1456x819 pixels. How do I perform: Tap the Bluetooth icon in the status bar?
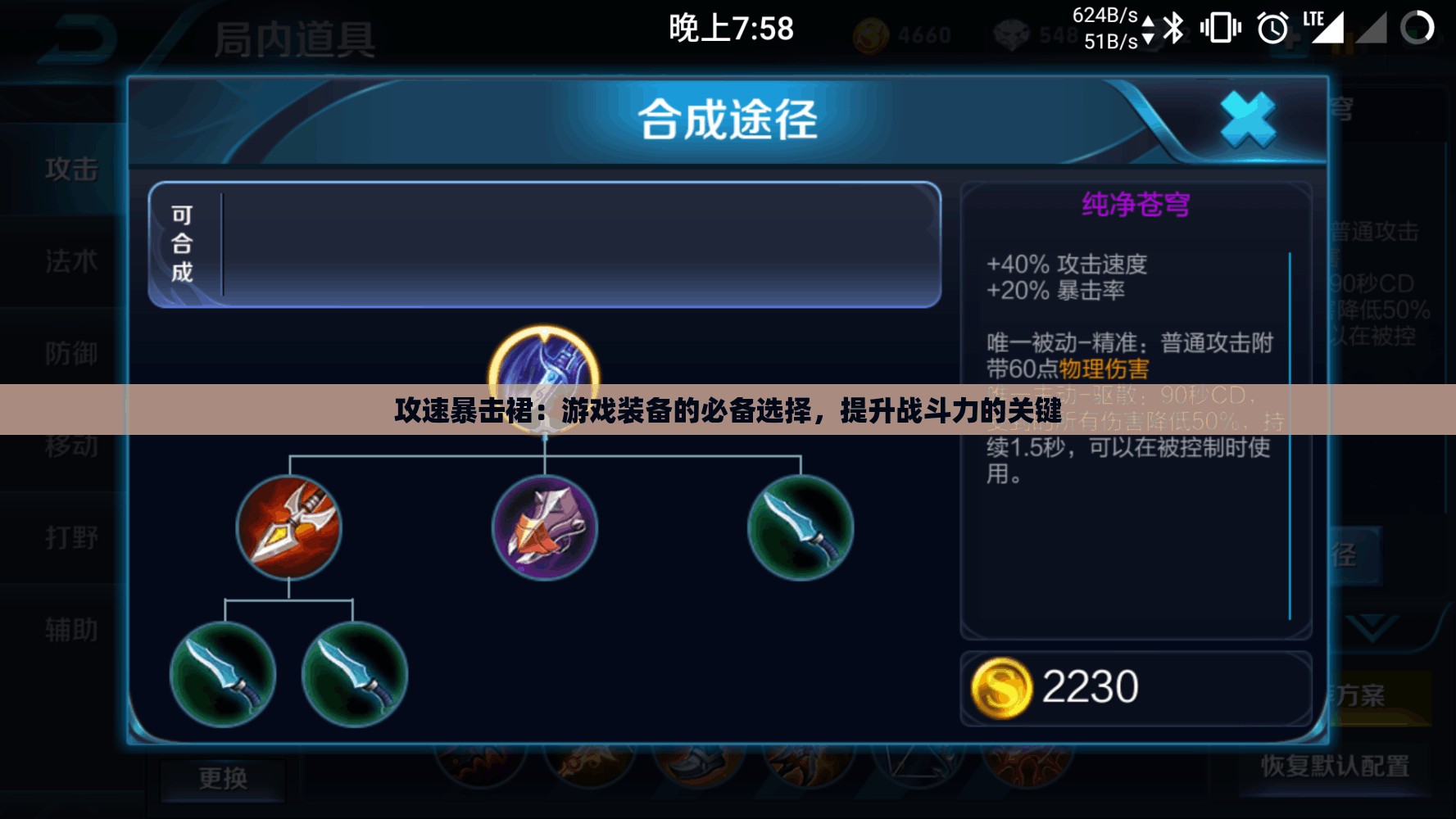pos(1175,26)
